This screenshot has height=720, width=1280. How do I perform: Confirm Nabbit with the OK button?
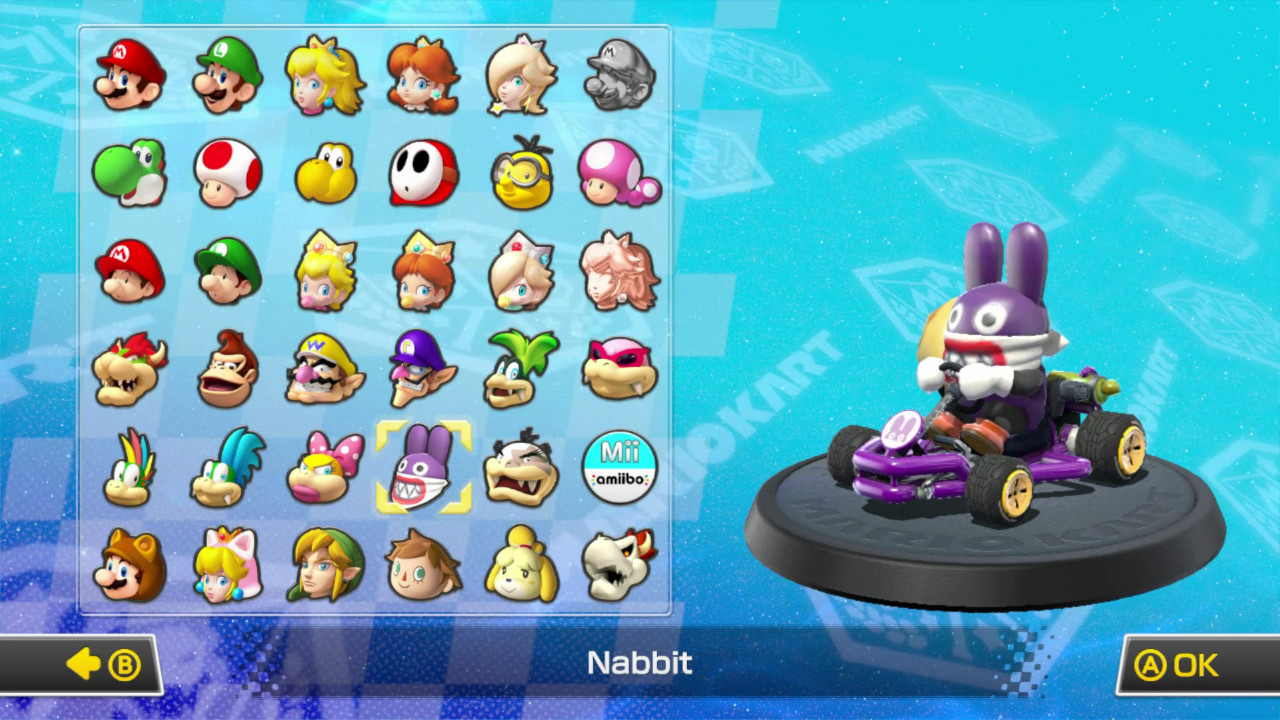coord(1184,664)
